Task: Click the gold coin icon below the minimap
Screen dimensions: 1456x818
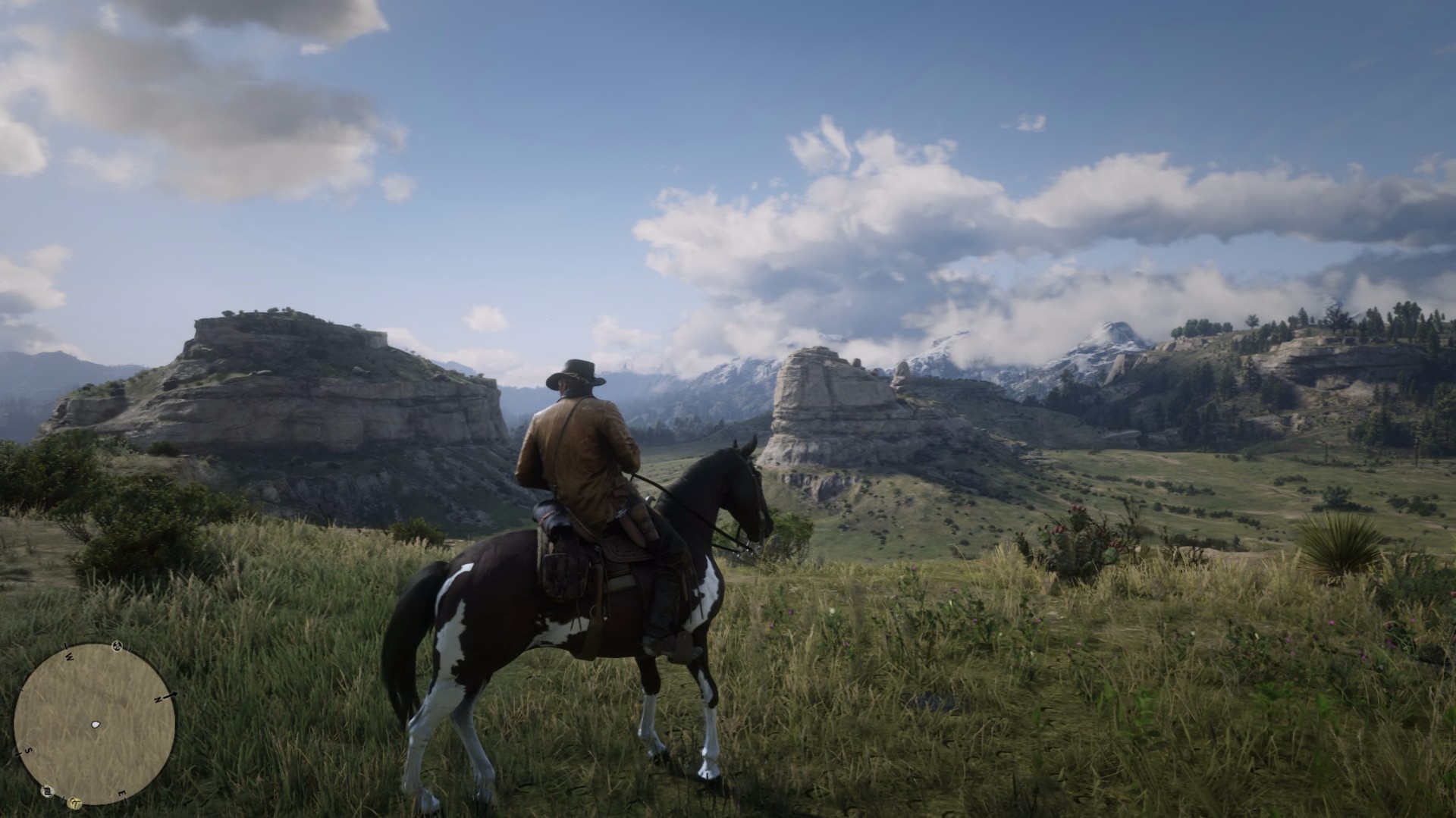Action: pos(75,803)
